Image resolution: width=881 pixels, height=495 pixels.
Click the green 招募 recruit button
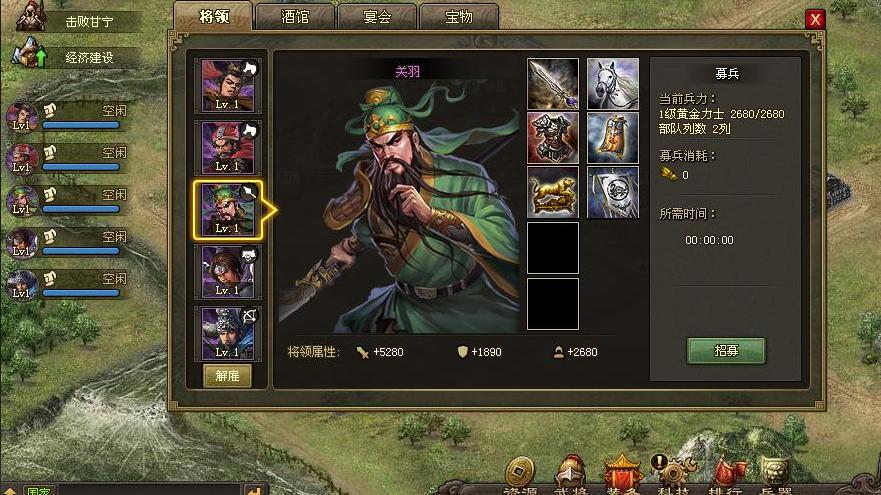point(726,351)
